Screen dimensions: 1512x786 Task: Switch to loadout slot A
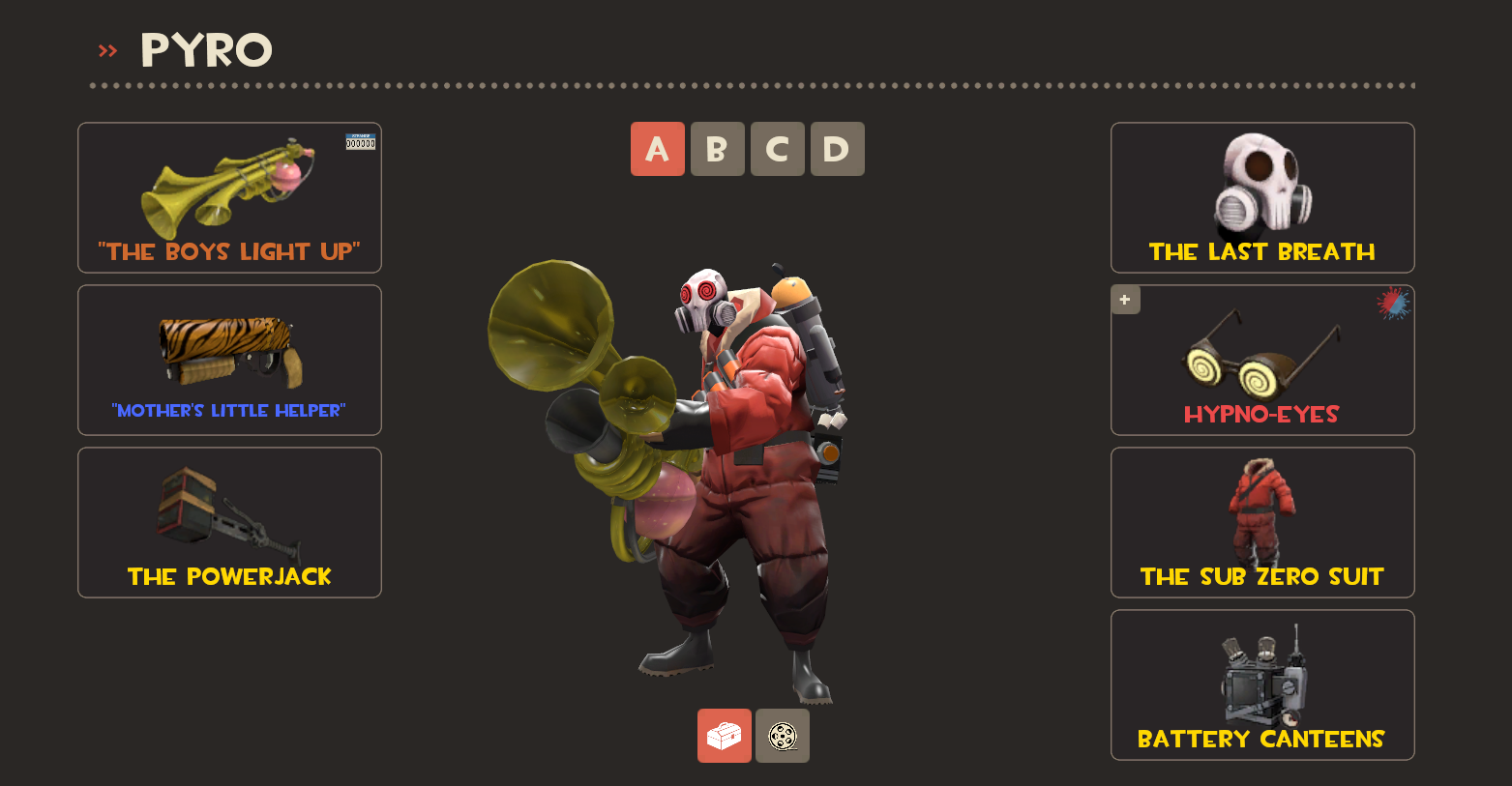657,149
